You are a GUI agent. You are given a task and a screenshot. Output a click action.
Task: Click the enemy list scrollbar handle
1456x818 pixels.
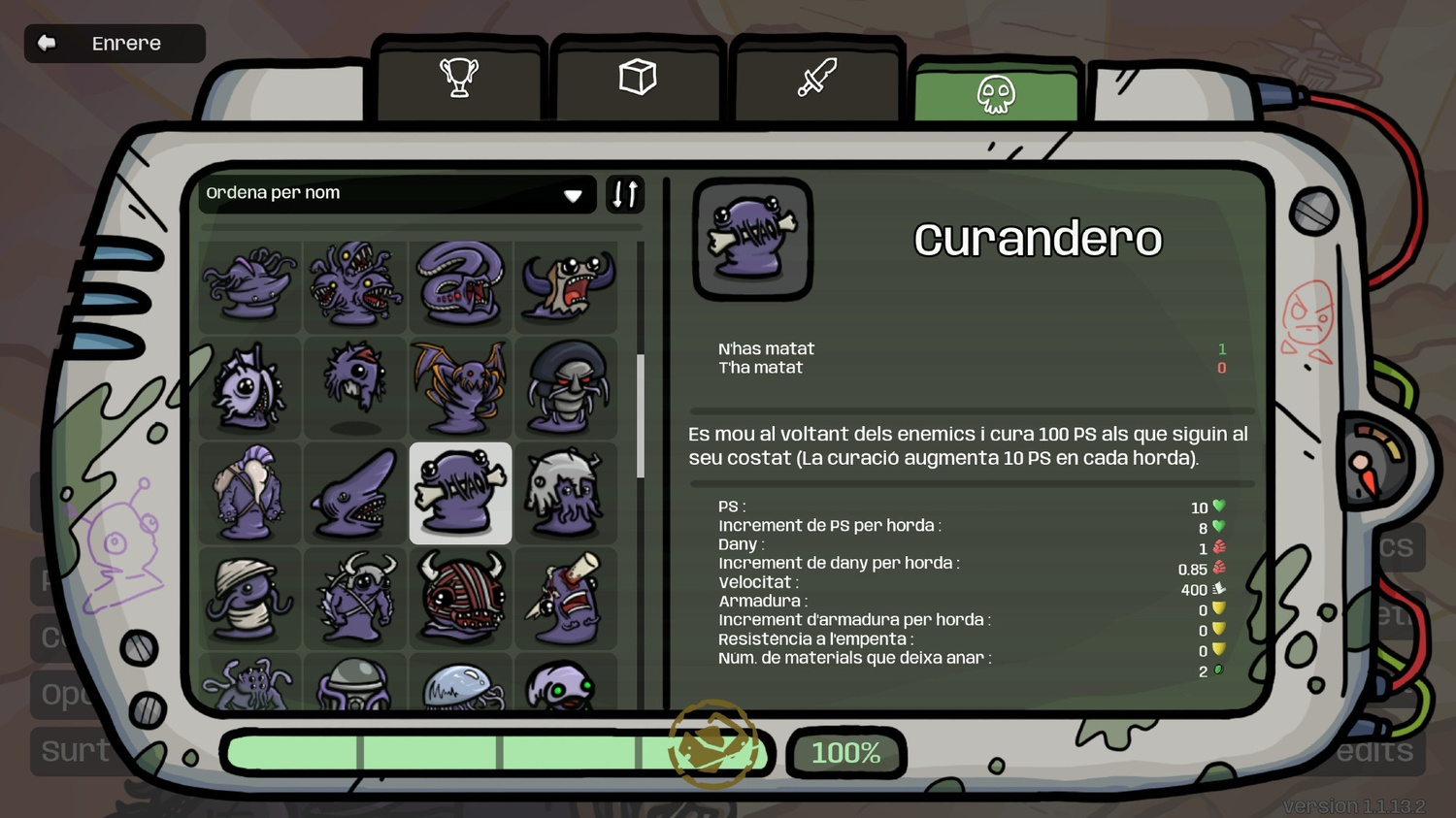(x=641, y=415)
